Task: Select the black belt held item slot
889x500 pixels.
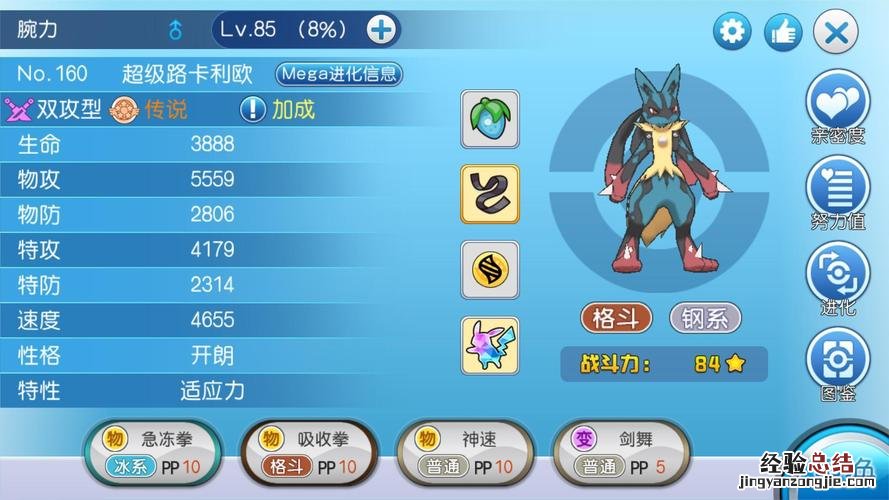Action: coord(489,193)
